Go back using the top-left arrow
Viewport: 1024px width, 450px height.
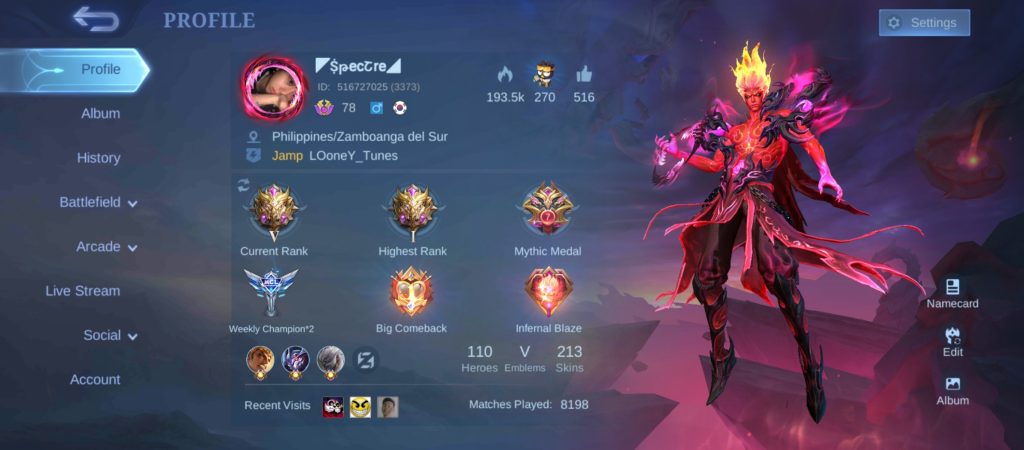pos(95,19)
